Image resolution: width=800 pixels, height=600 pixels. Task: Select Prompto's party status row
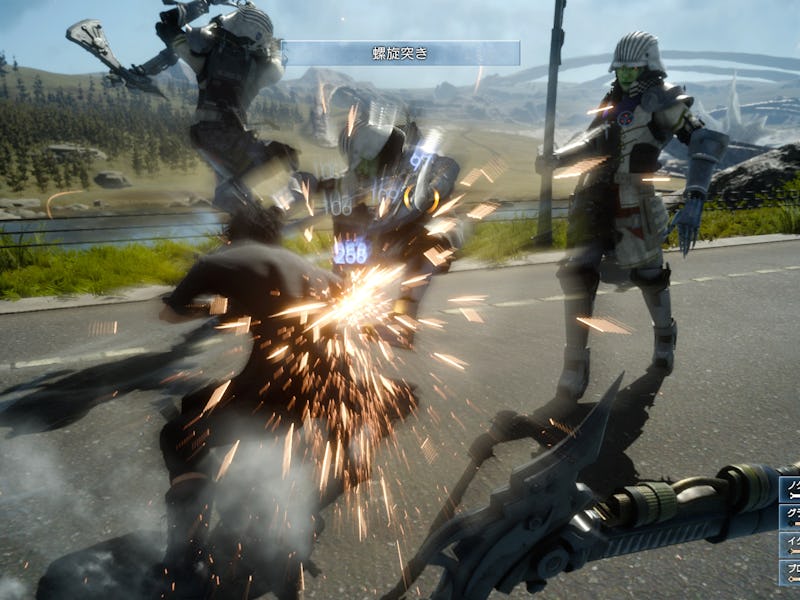(790, 573)
